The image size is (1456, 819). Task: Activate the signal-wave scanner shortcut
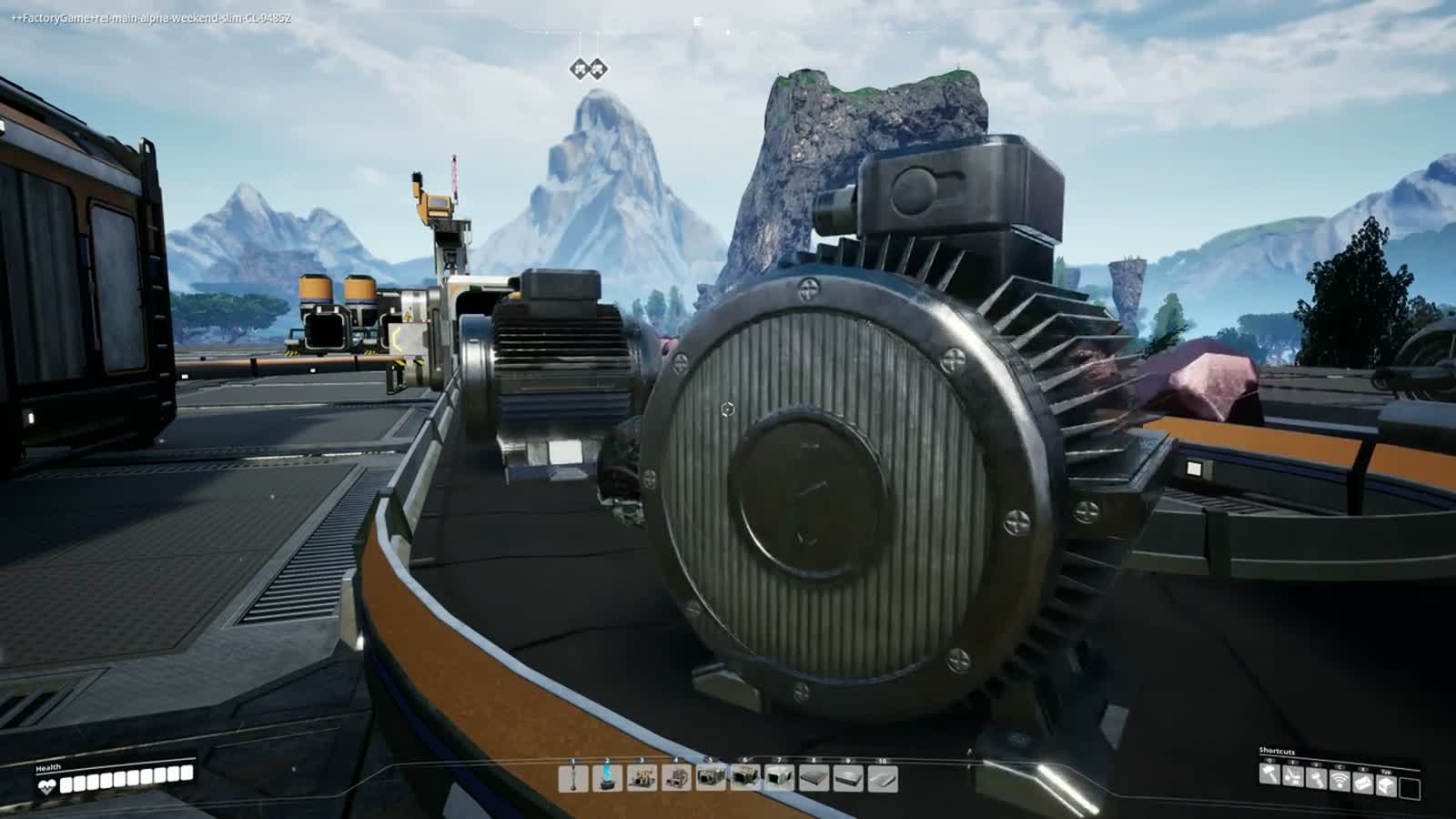click(x=1340, y=779)
